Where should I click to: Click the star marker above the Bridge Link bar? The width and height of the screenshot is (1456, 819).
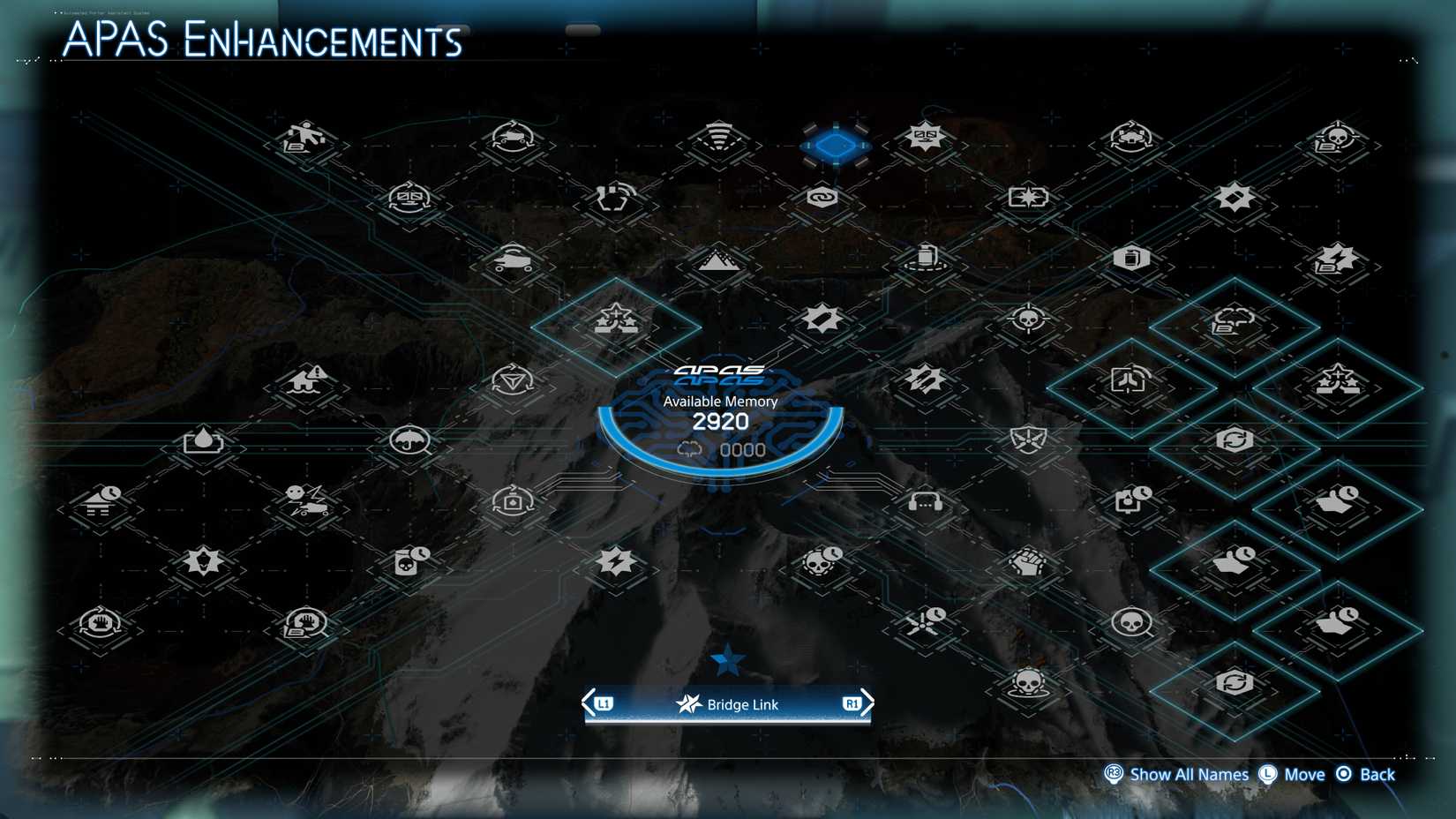[726, 657]
